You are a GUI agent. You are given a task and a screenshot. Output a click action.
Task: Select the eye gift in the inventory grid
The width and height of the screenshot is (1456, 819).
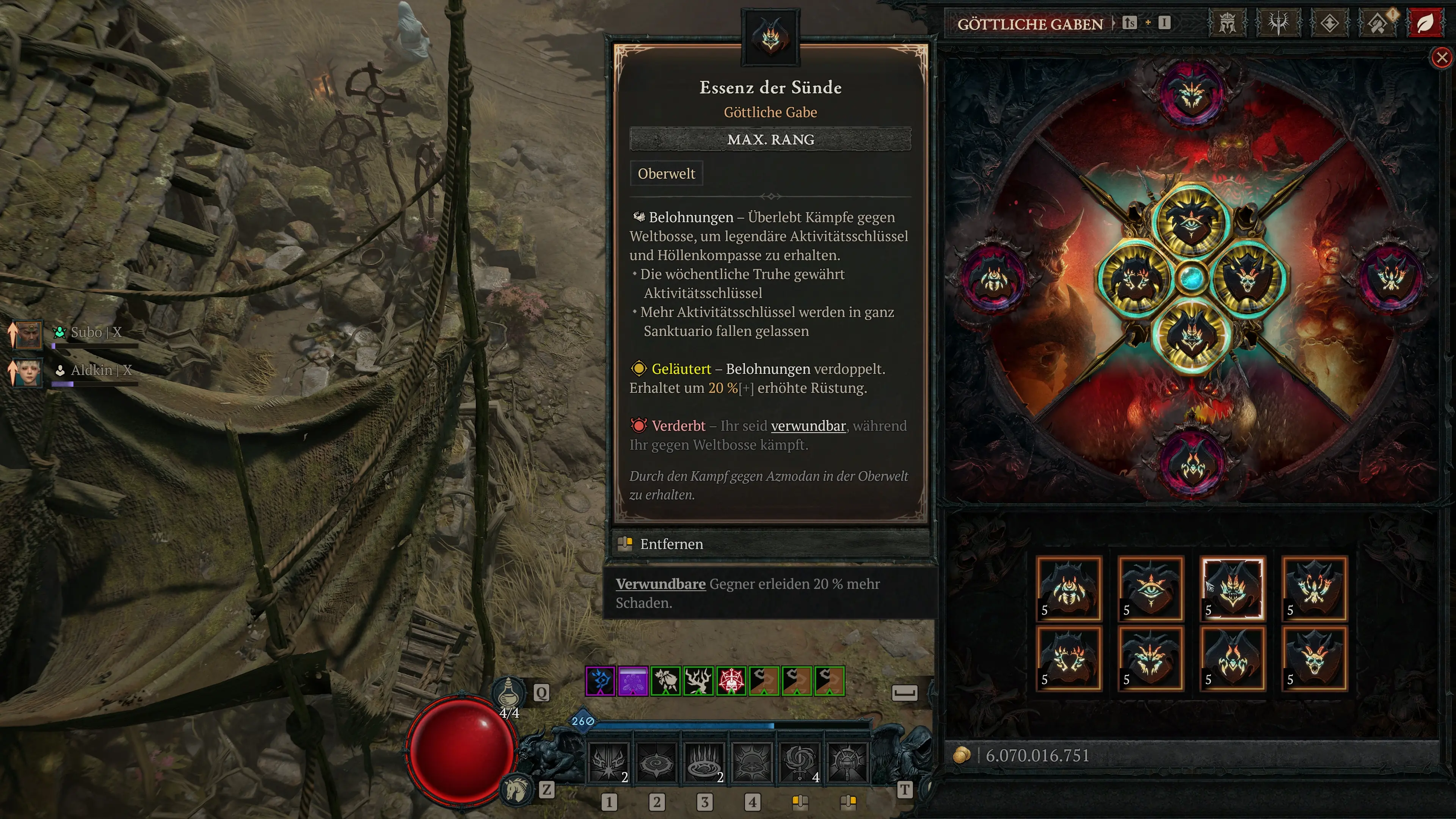click(1150, 588)
